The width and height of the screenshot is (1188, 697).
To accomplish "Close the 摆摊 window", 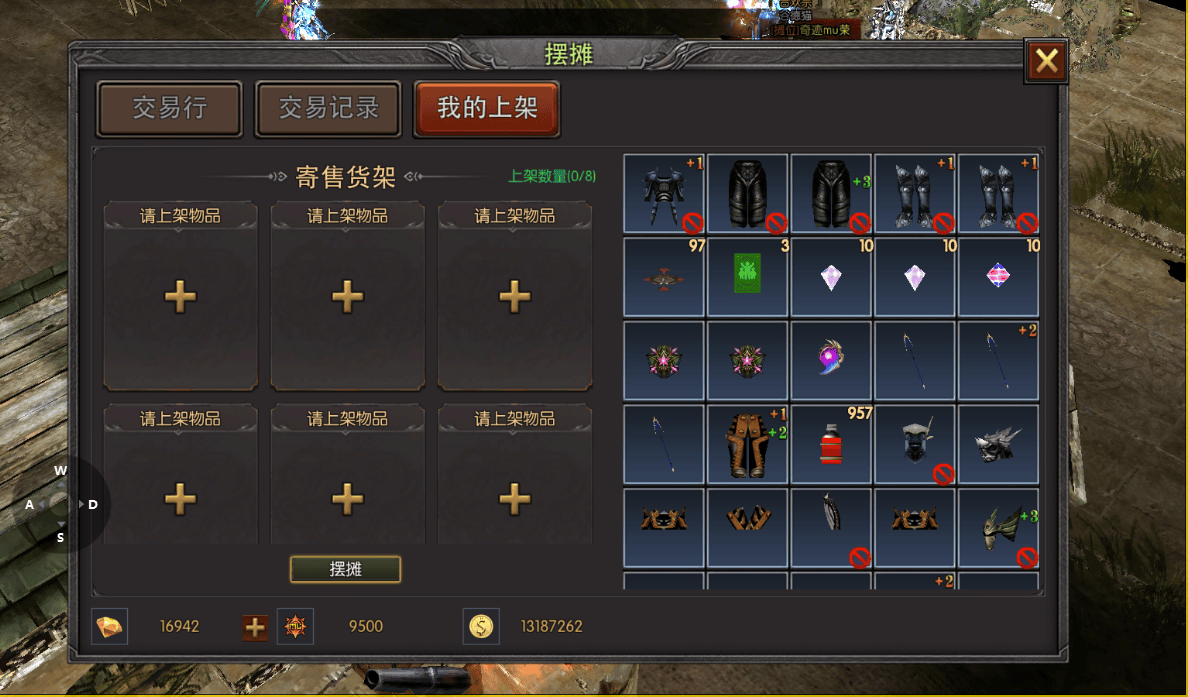I will pyautogui.click(x=1046, y=62).
